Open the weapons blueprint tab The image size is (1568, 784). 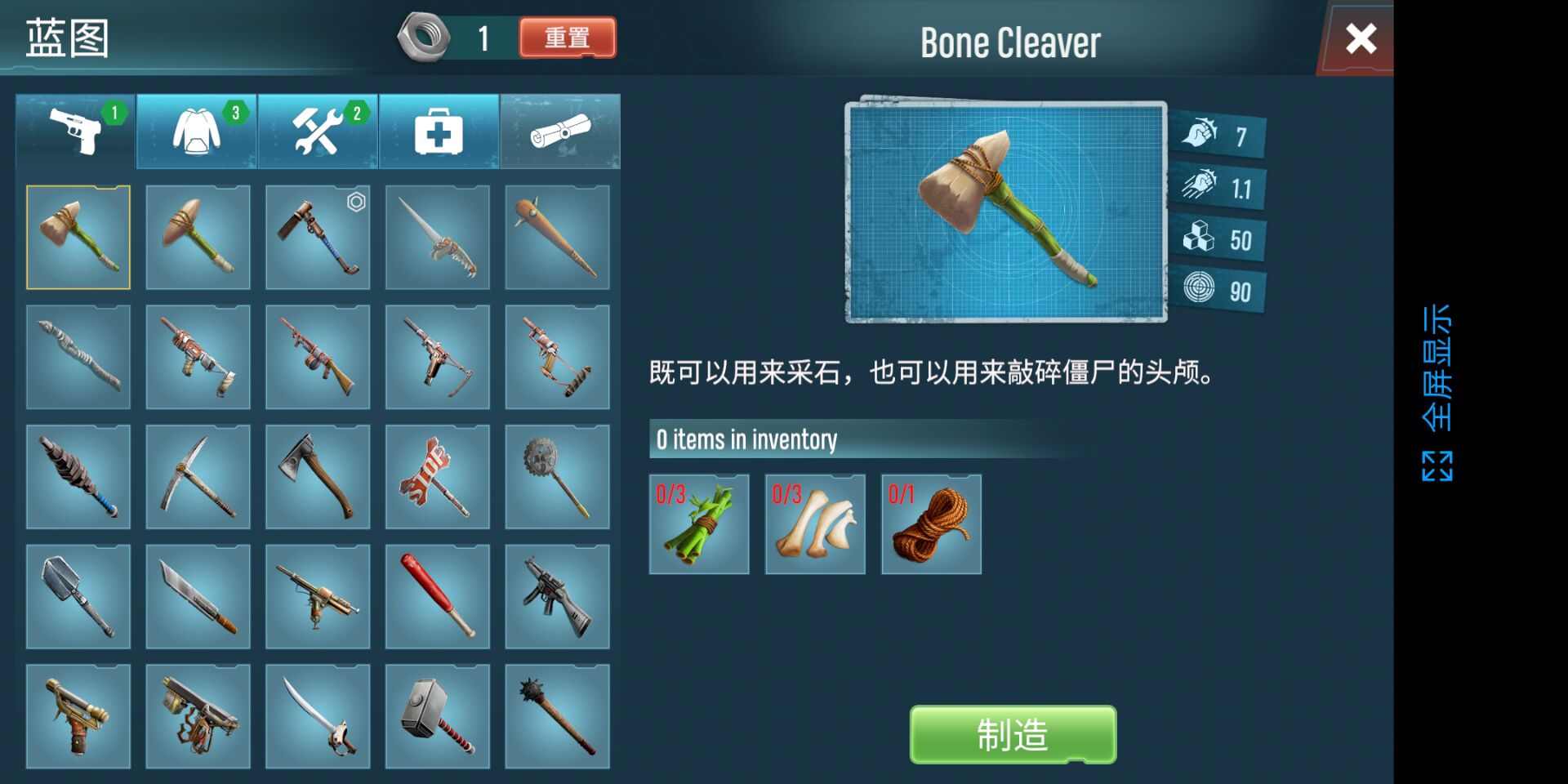click(78, 131)
